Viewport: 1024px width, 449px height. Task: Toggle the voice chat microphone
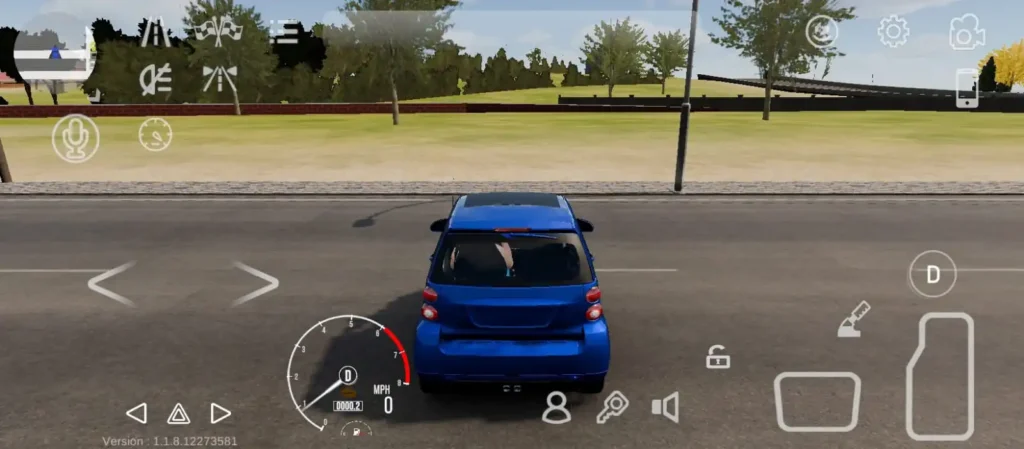coord(76,138)
